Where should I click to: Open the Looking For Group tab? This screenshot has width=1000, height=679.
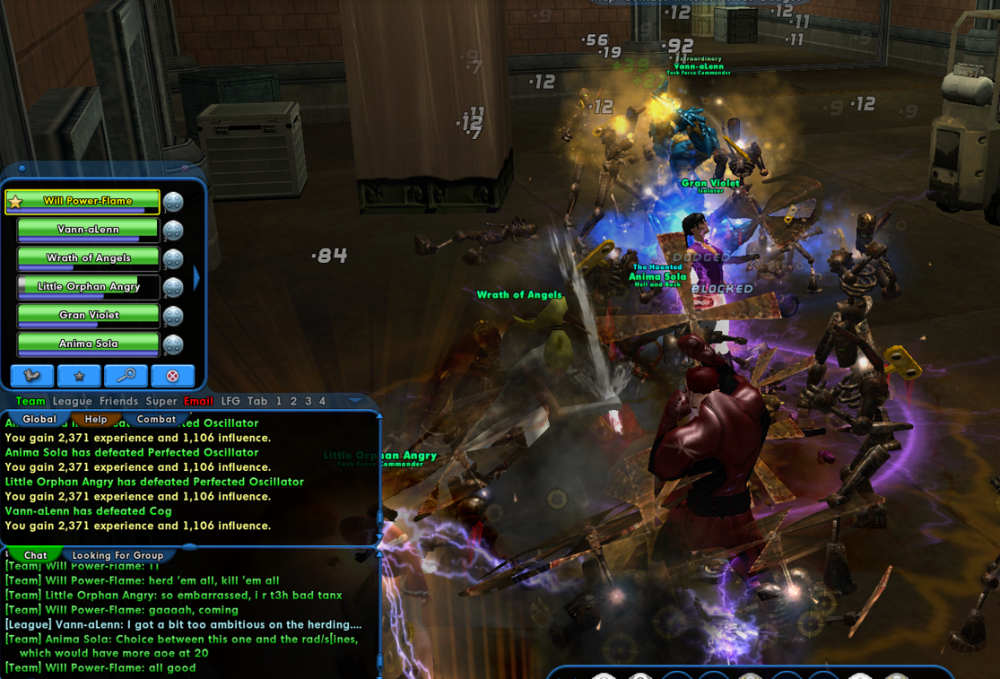(x=117, y=556)
